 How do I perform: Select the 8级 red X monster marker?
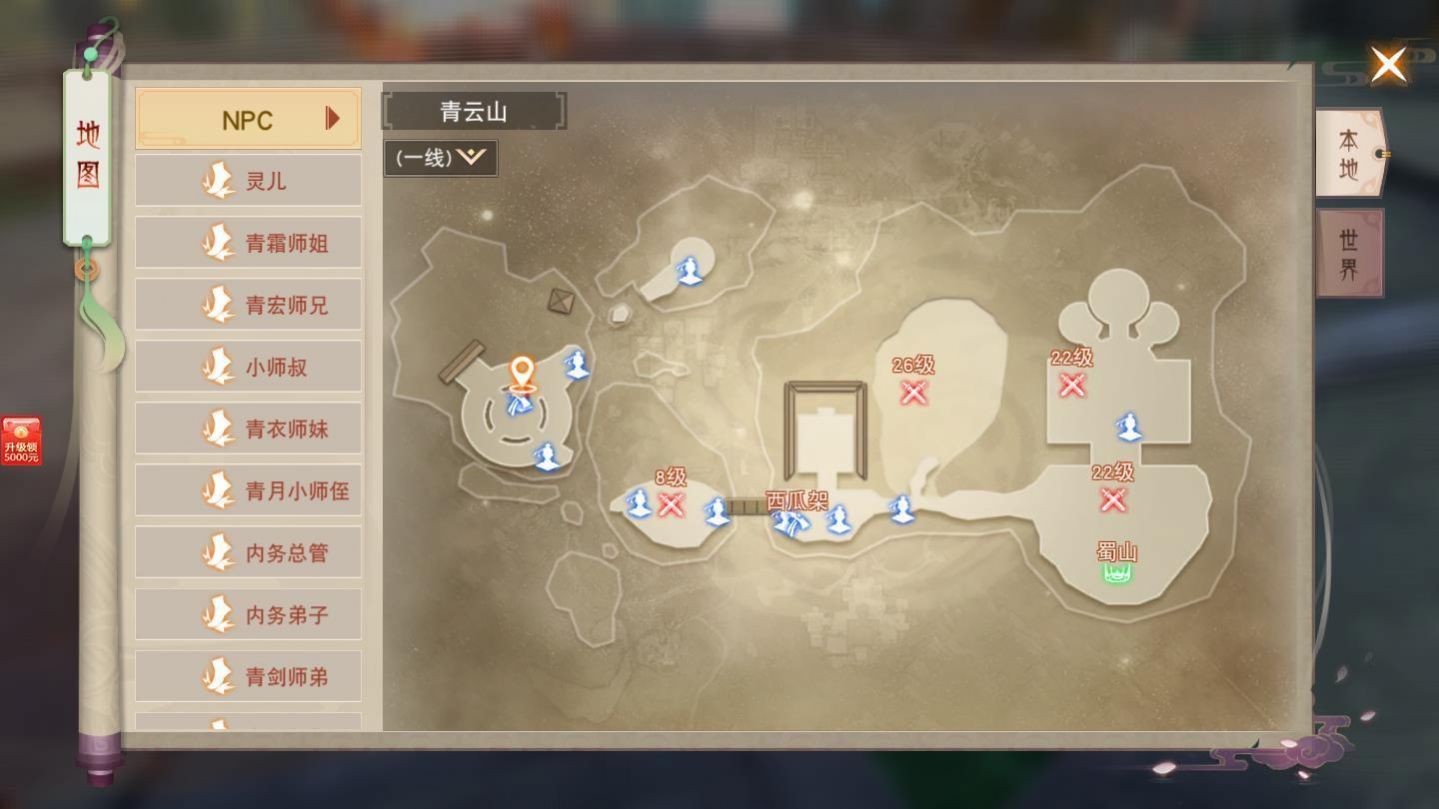pyautogui.click(x=671, y=507)
